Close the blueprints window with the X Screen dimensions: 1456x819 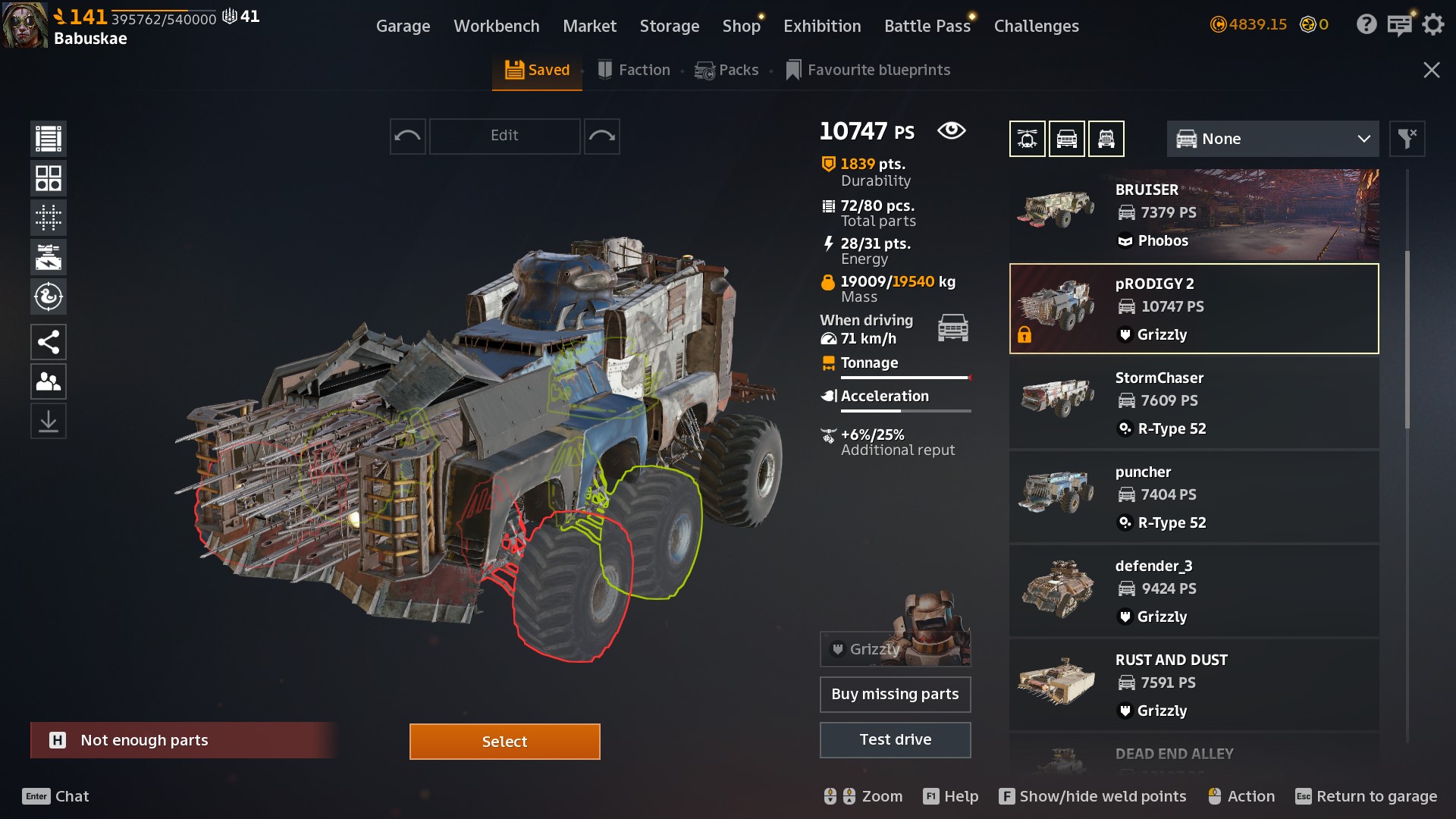[1431, 70]
